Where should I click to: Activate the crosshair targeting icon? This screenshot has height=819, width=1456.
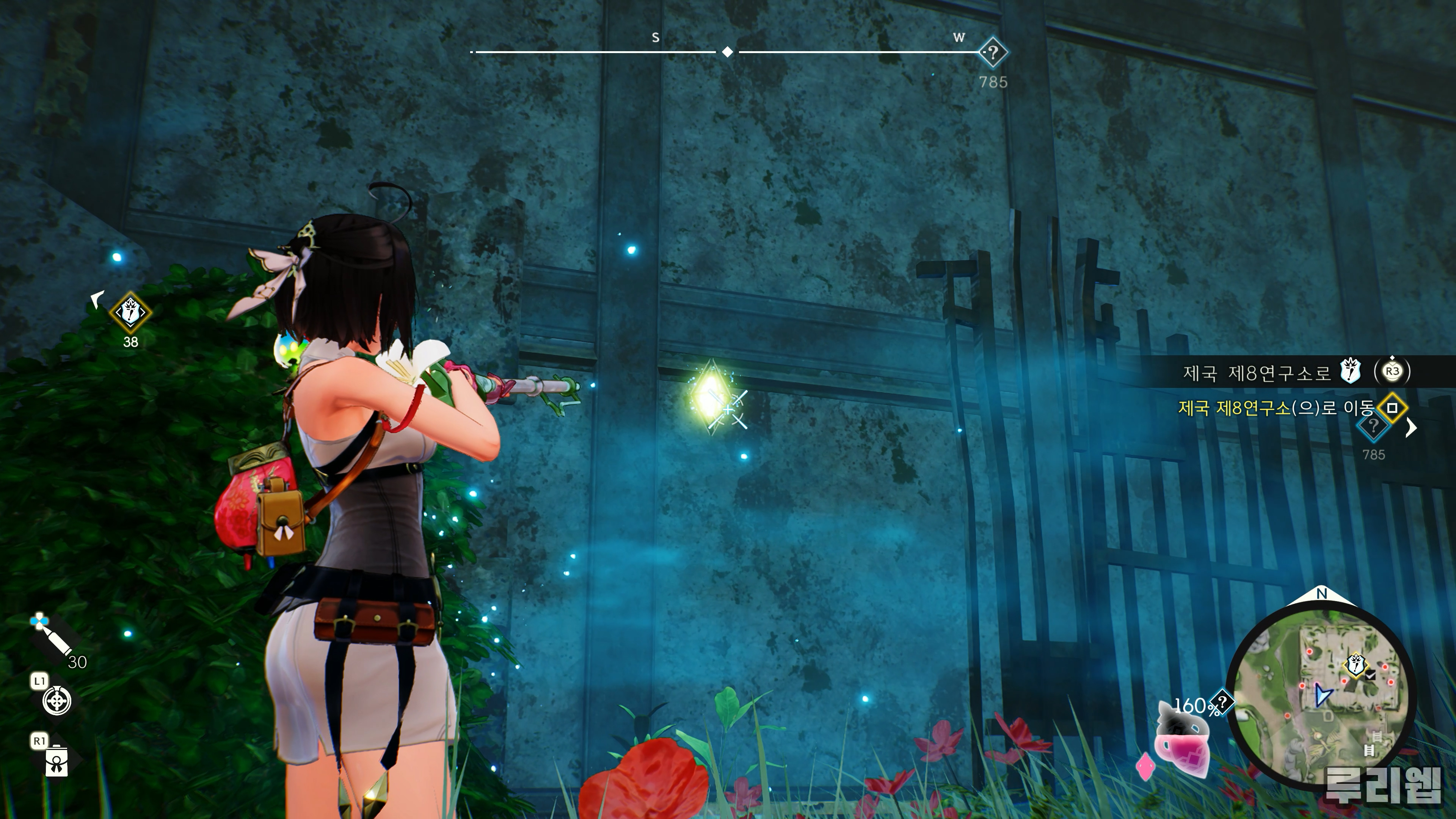[x=57, y=701]
